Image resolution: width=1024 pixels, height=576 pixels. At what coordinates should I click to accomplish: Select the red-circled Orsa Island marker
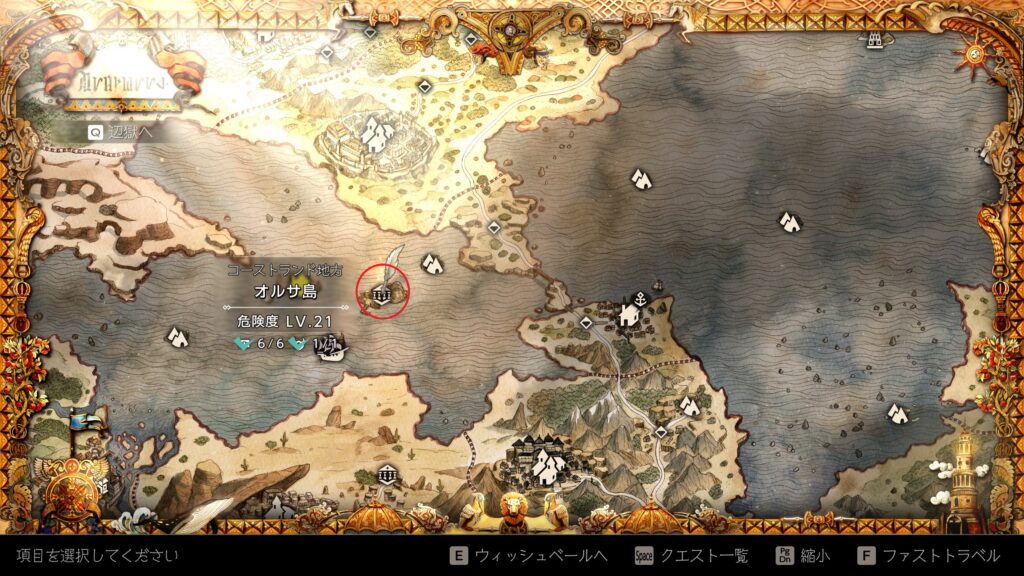382,292
